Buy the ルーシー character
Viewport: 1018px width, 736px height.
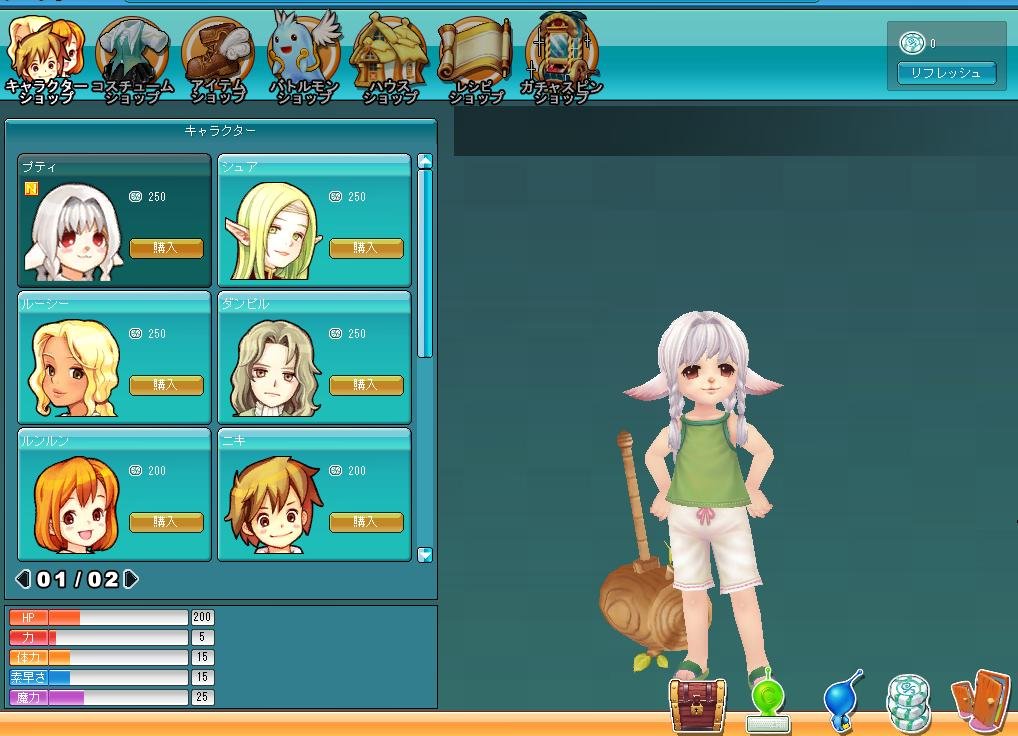166,385
